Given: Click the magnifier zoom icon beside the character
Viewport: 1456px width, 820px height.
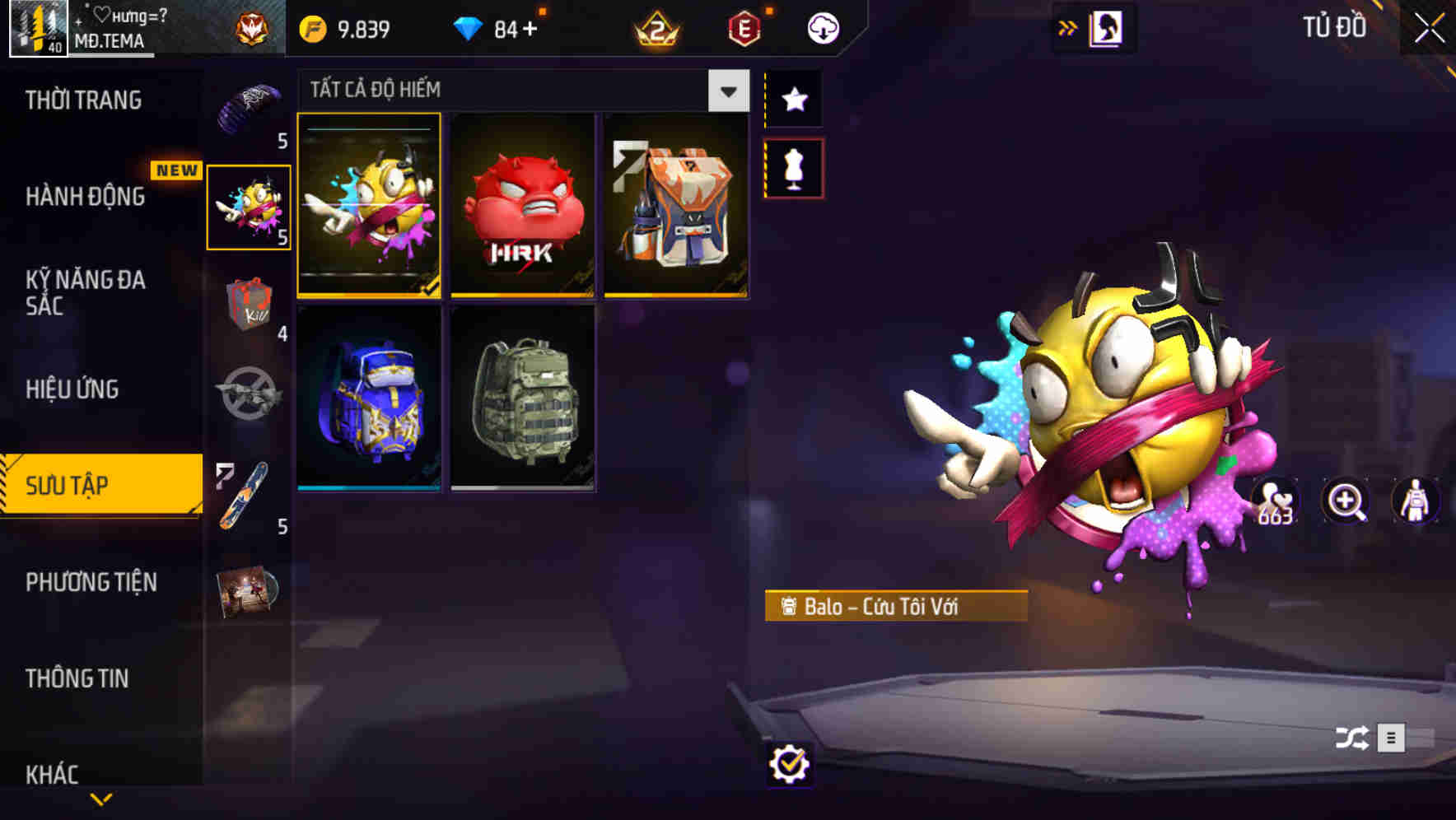Looking at the screenshot, I should point(1344,502).
